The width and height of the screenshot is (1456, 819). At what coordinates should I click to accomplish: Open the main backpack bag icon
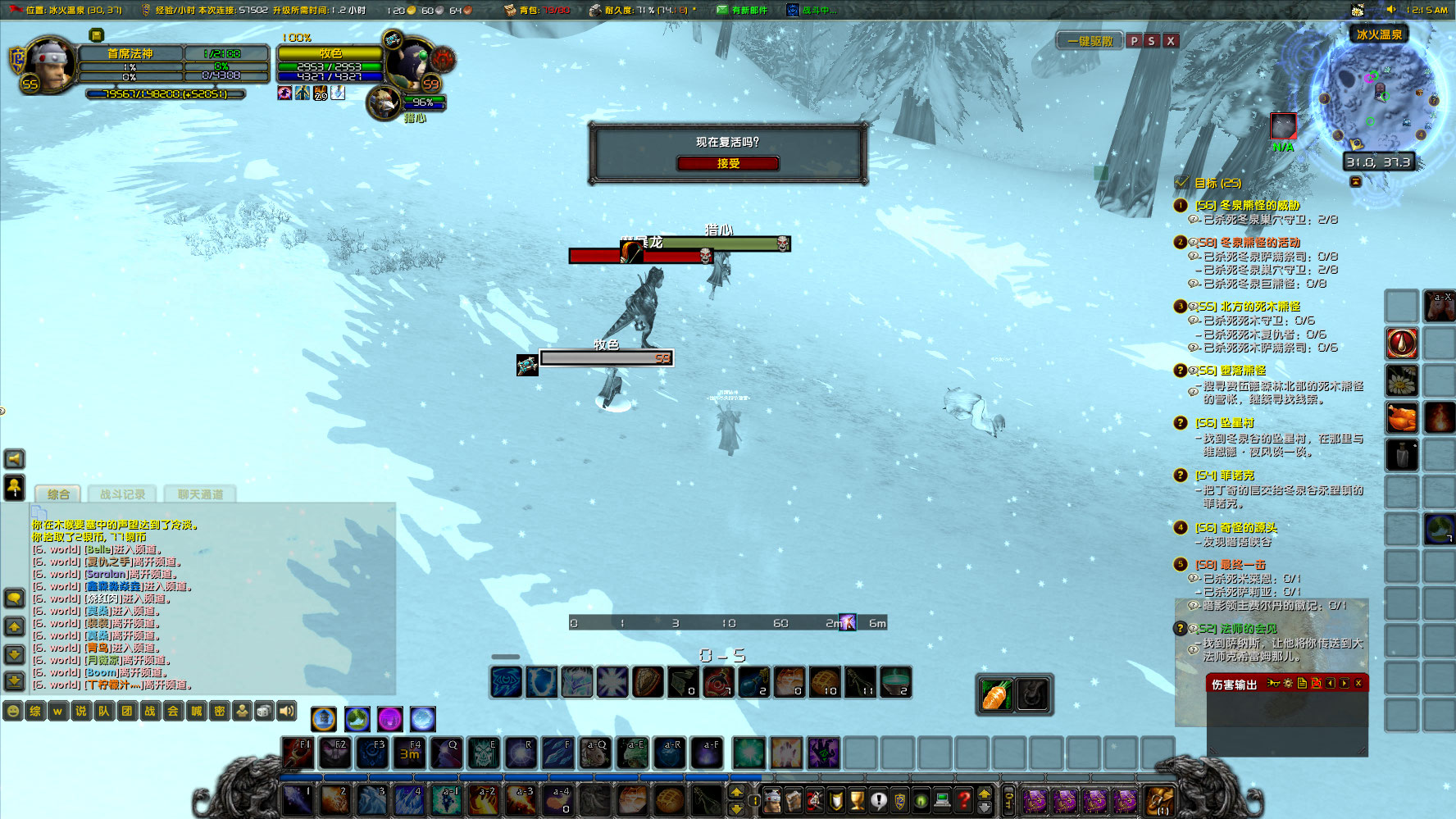point(1158,799)
